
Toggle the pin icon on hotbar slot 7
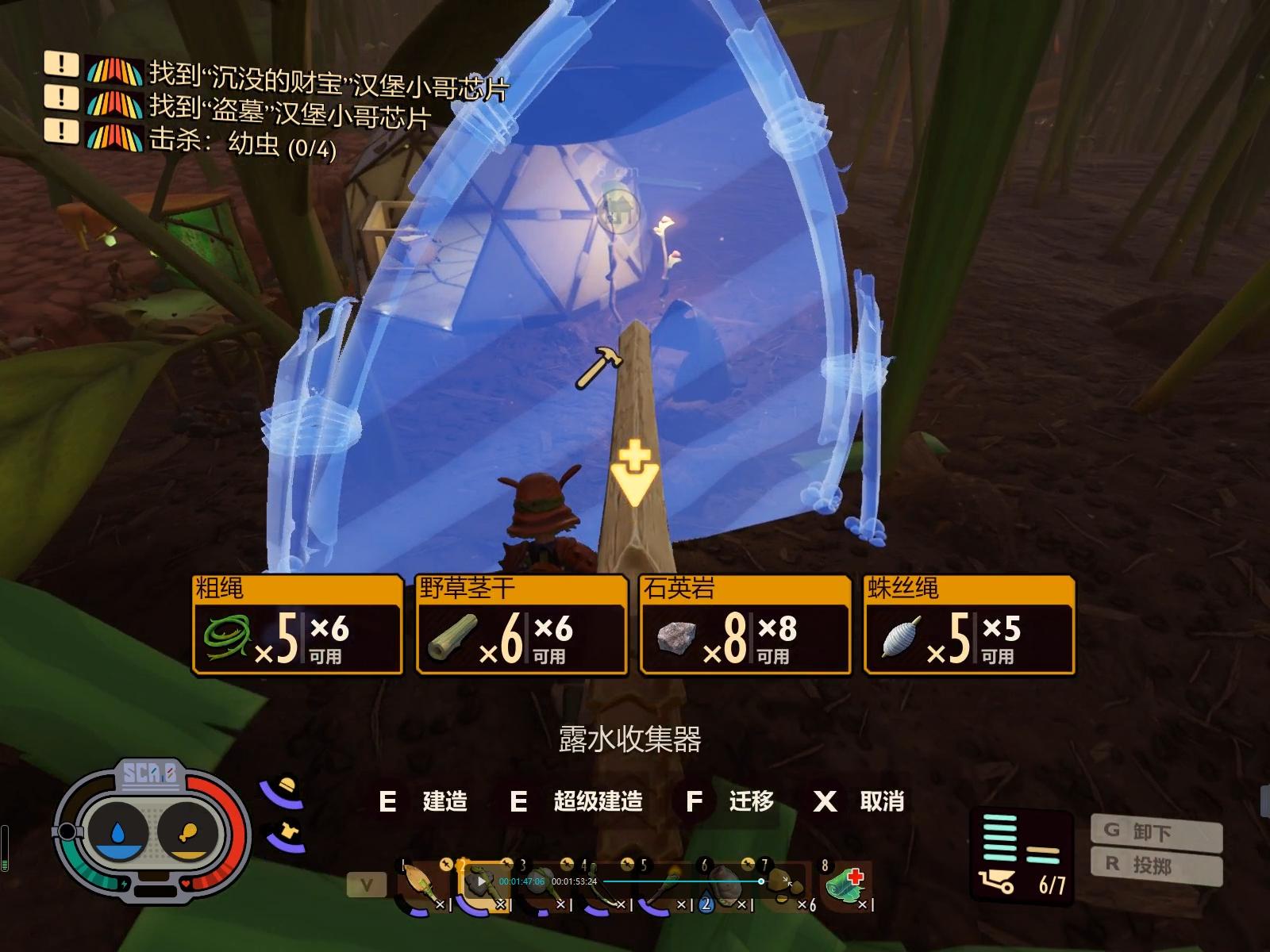click(x=747, y=864)
